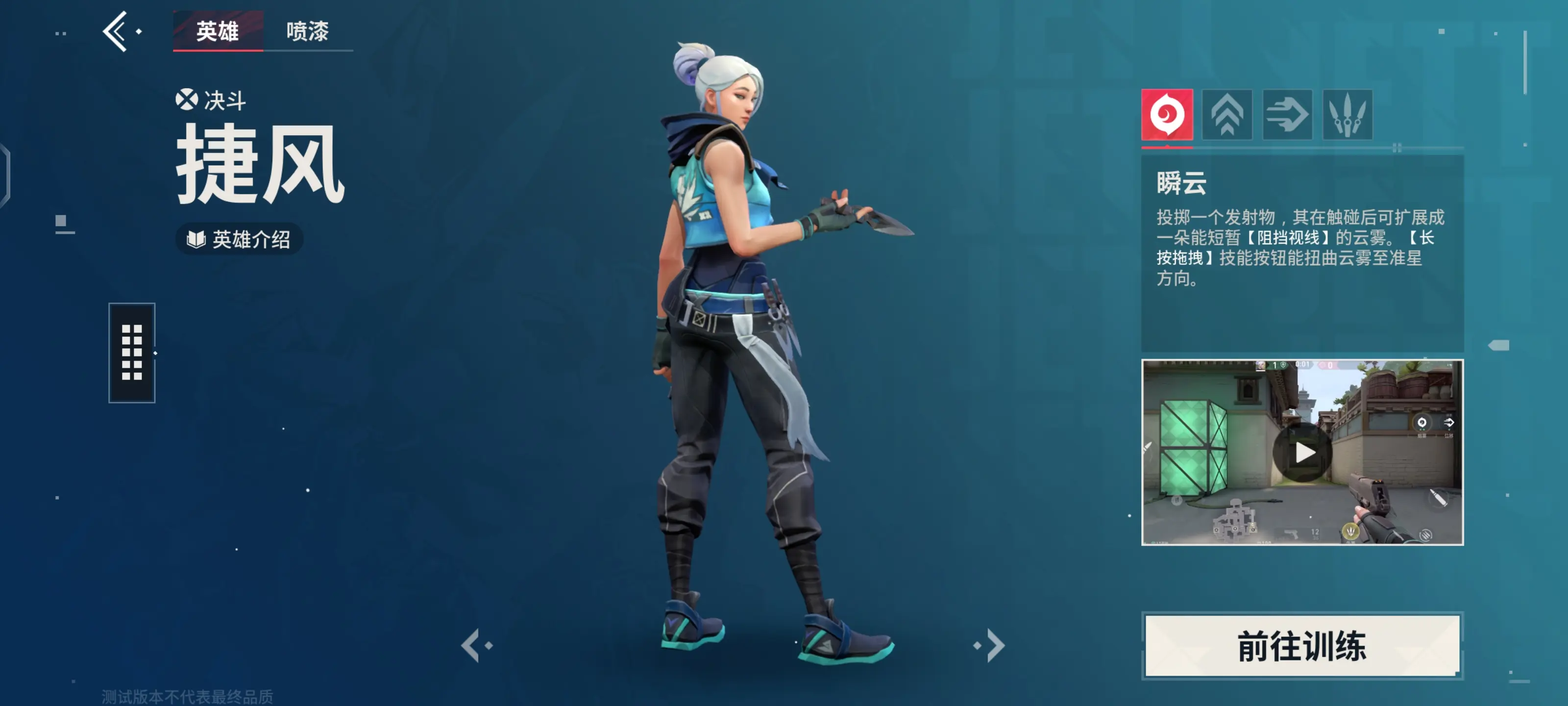This screenshot has height=706, width=1568.
Task: Select the throwing knives ultimate icon
Action: coord(1347,115)
